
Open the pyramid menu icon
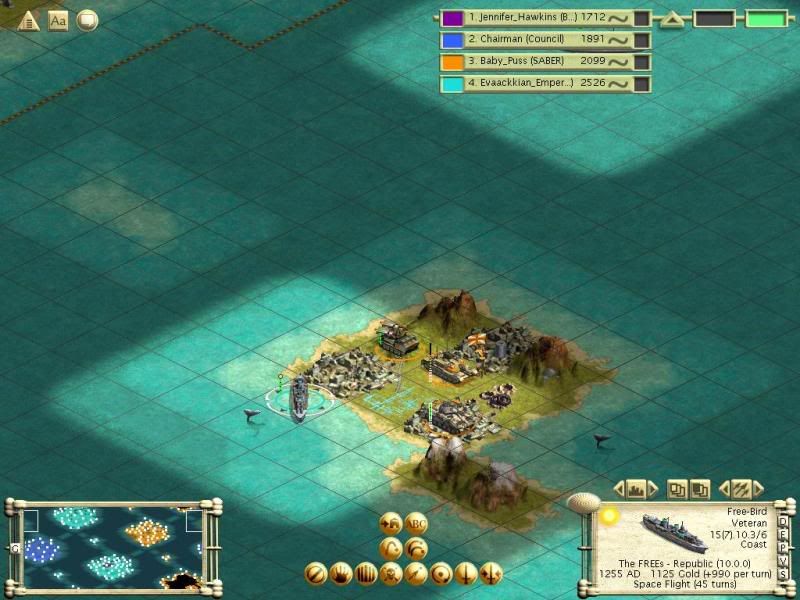point(29,19)
